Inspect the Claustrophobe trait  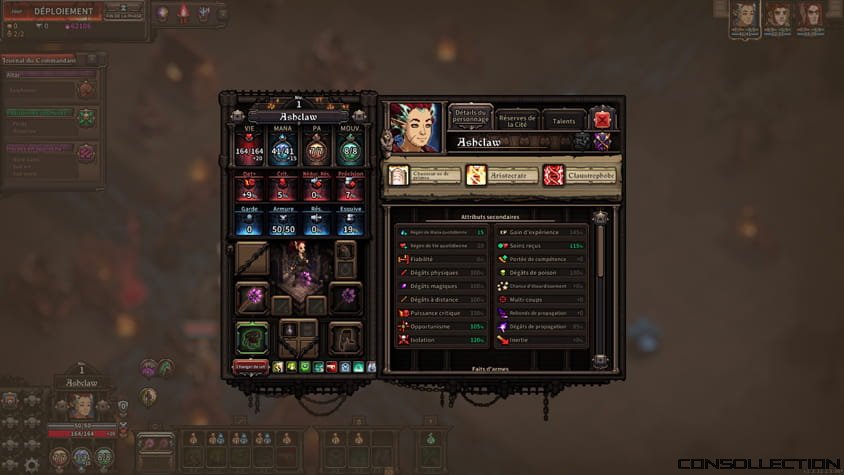582,176
